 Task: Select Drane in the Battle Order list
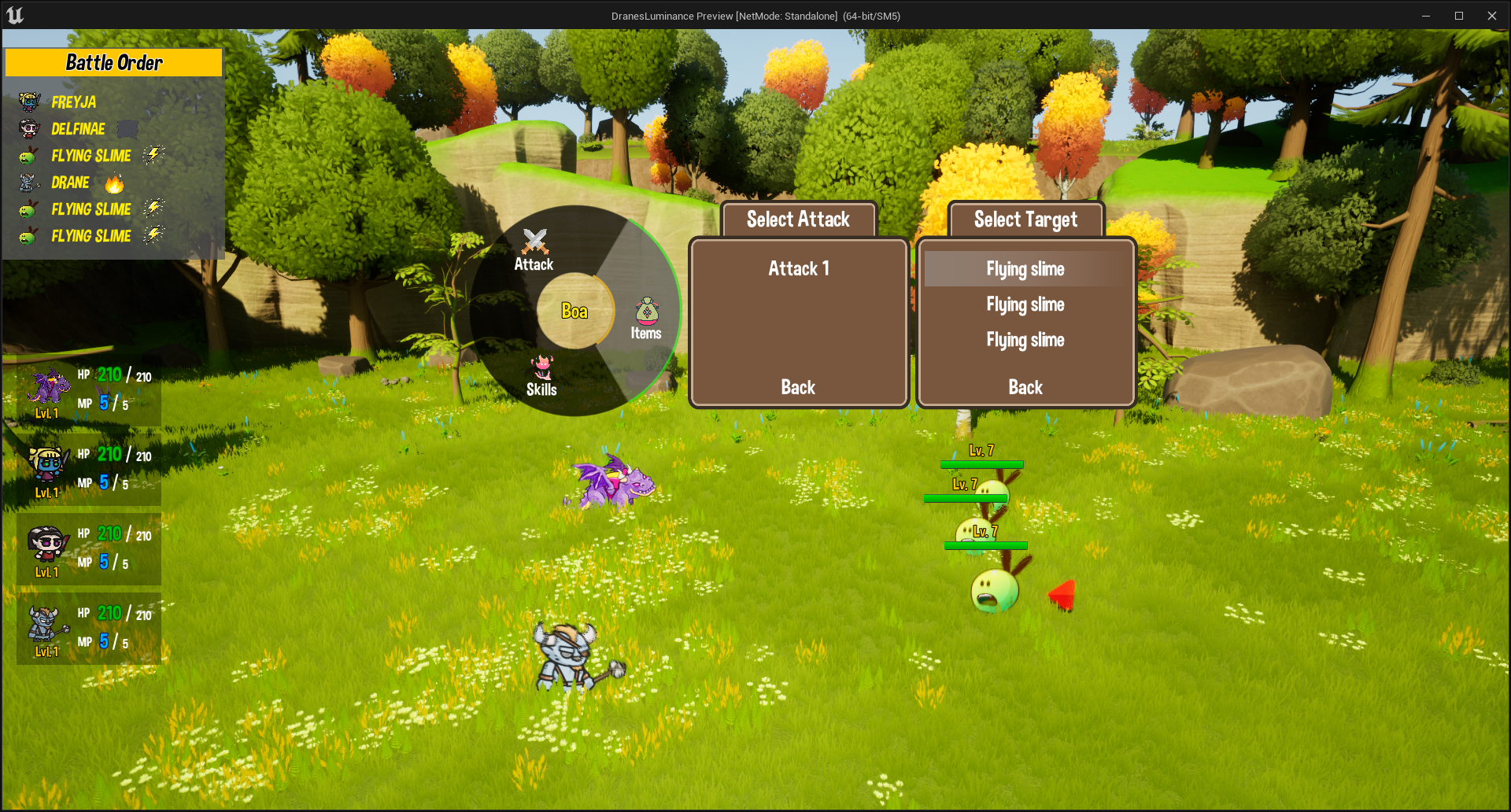click(x=70, y=183)
